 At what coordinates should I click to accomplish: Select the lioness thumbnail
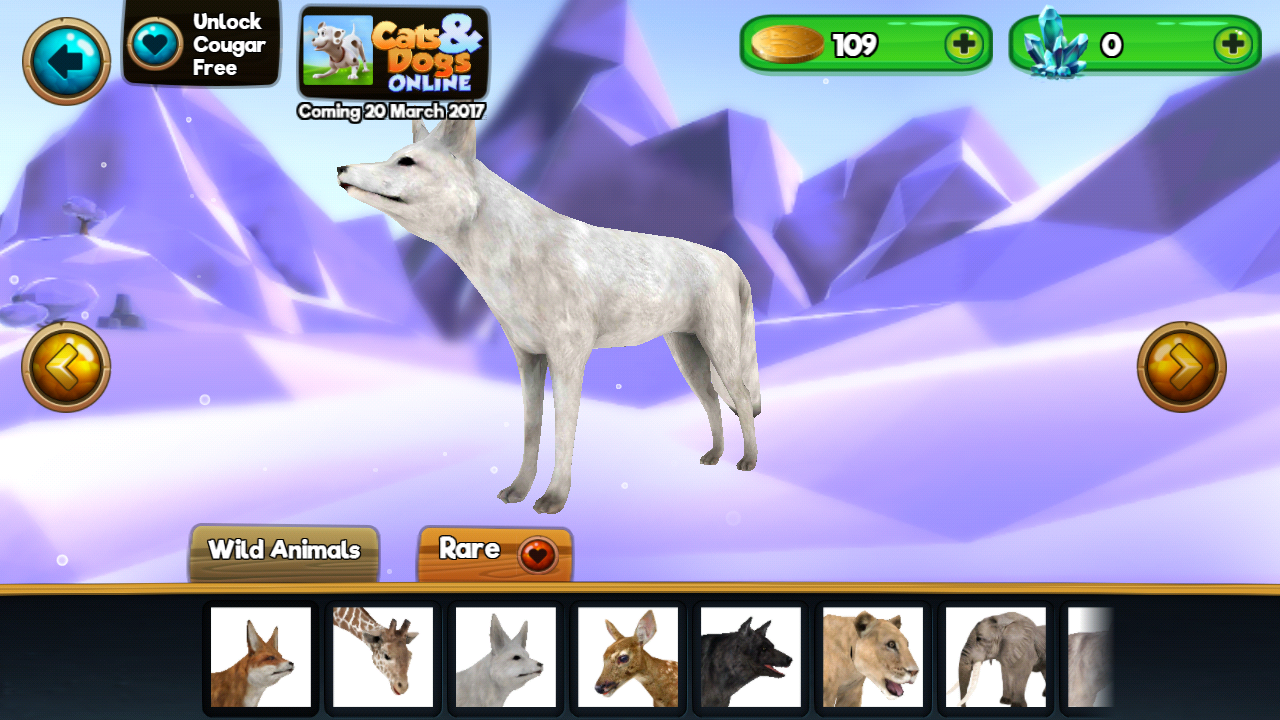click(871, 658)
